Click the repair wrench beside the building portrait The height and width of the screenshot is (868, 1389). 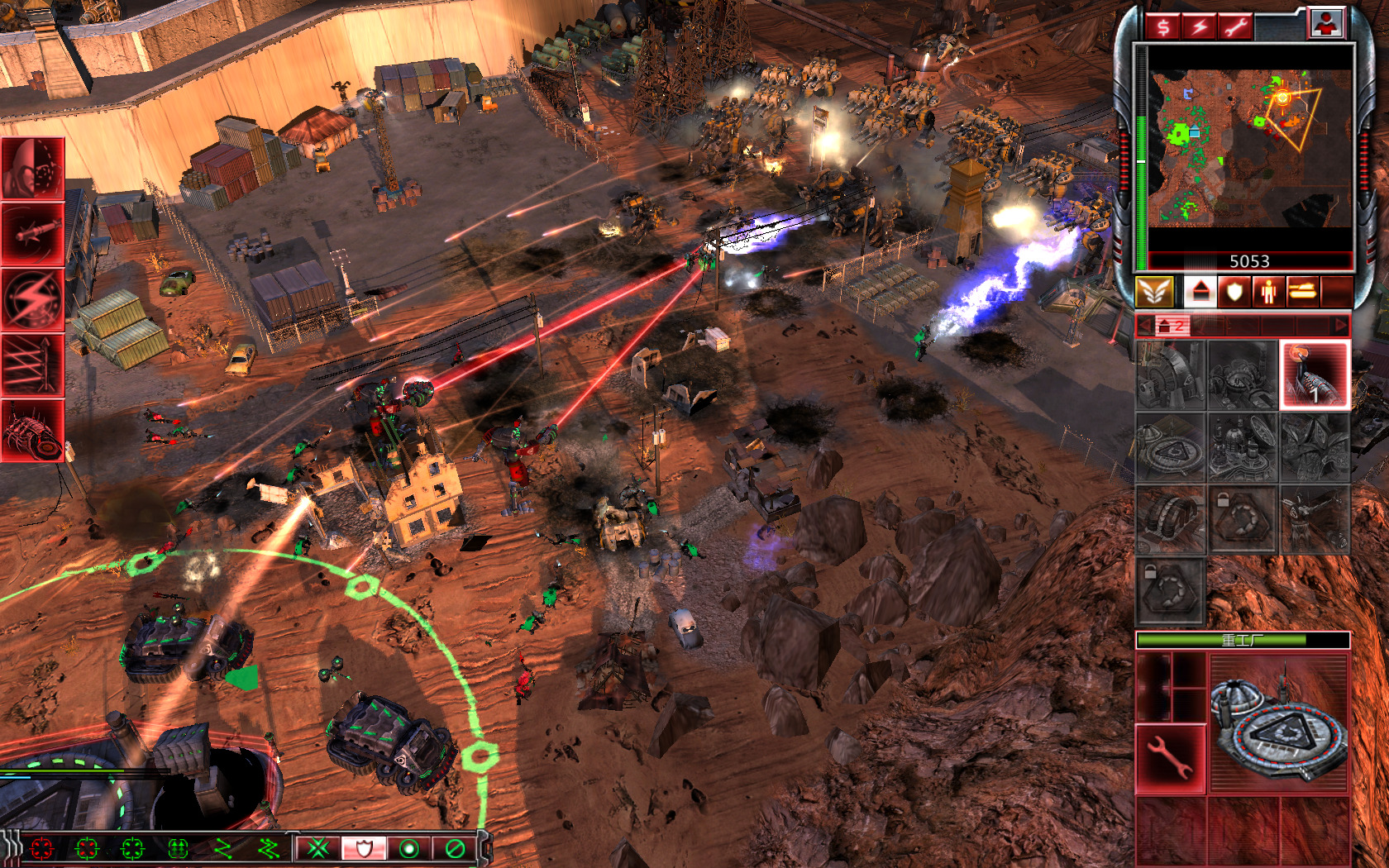pyautogui.click(x=1171, y=757)
